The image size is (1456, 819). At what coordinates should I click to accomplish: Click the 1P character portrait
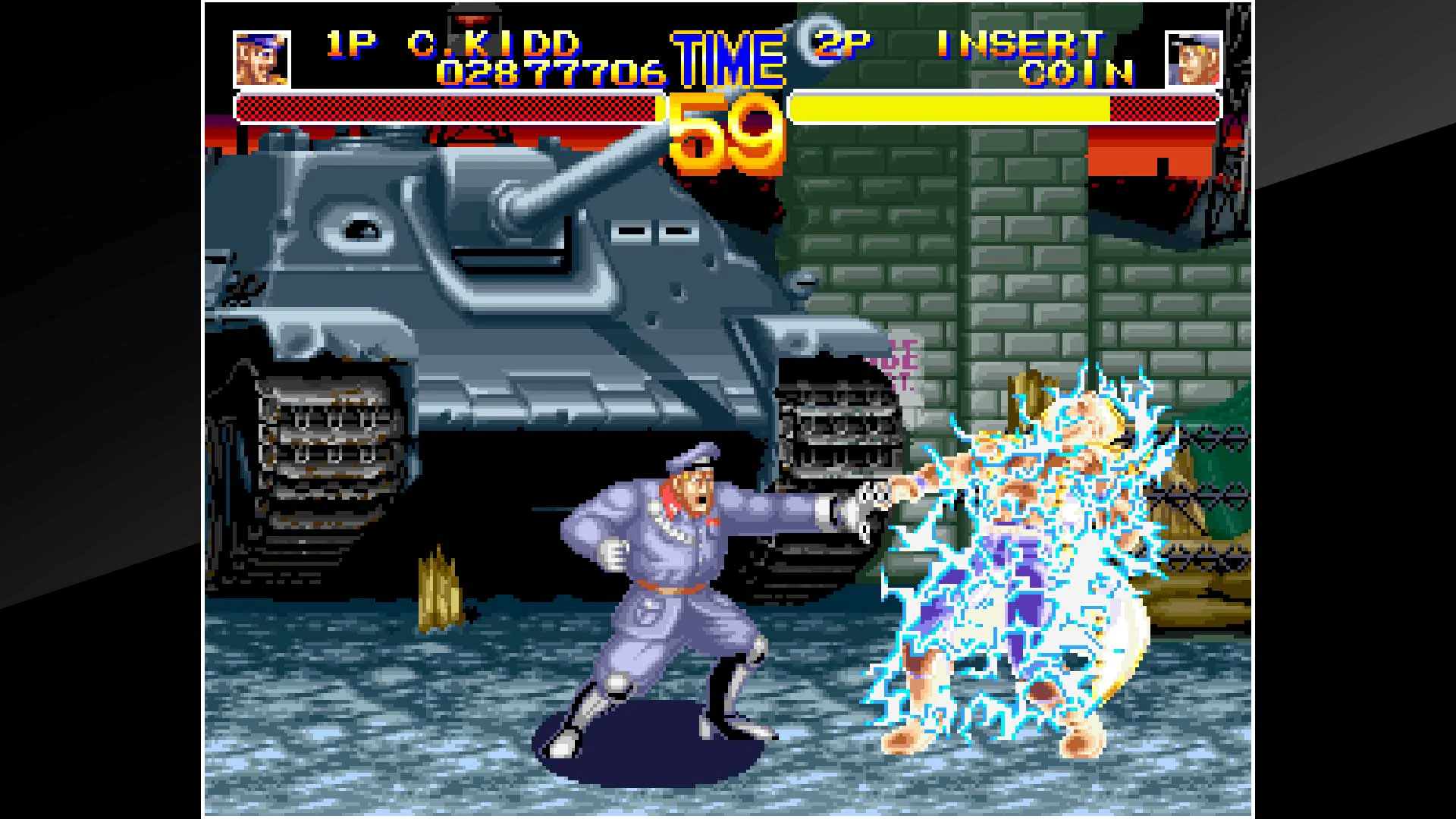point(262,57)
